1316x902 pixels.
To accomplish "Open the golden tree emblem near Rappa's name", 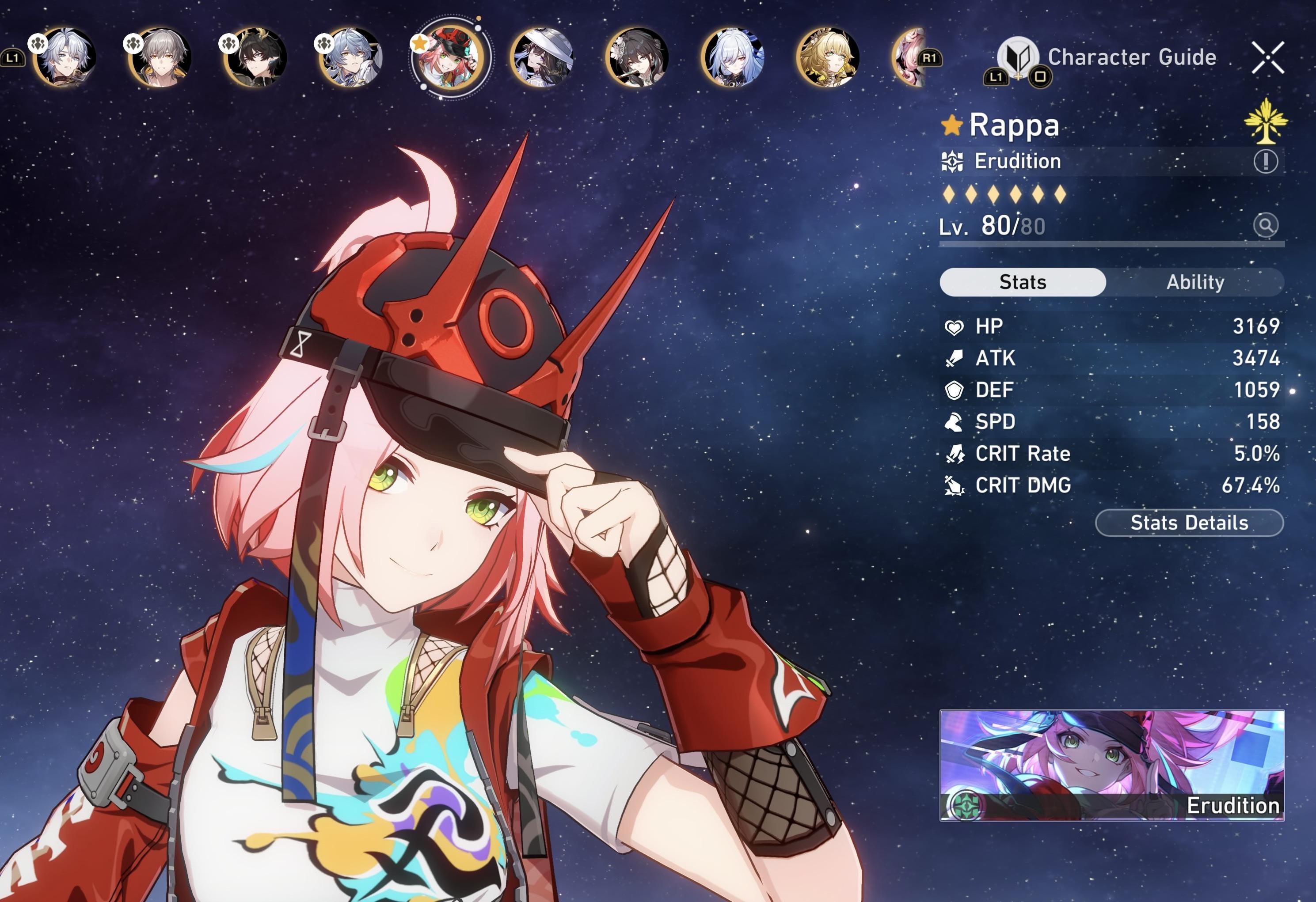I will [x=1266, y=121].
